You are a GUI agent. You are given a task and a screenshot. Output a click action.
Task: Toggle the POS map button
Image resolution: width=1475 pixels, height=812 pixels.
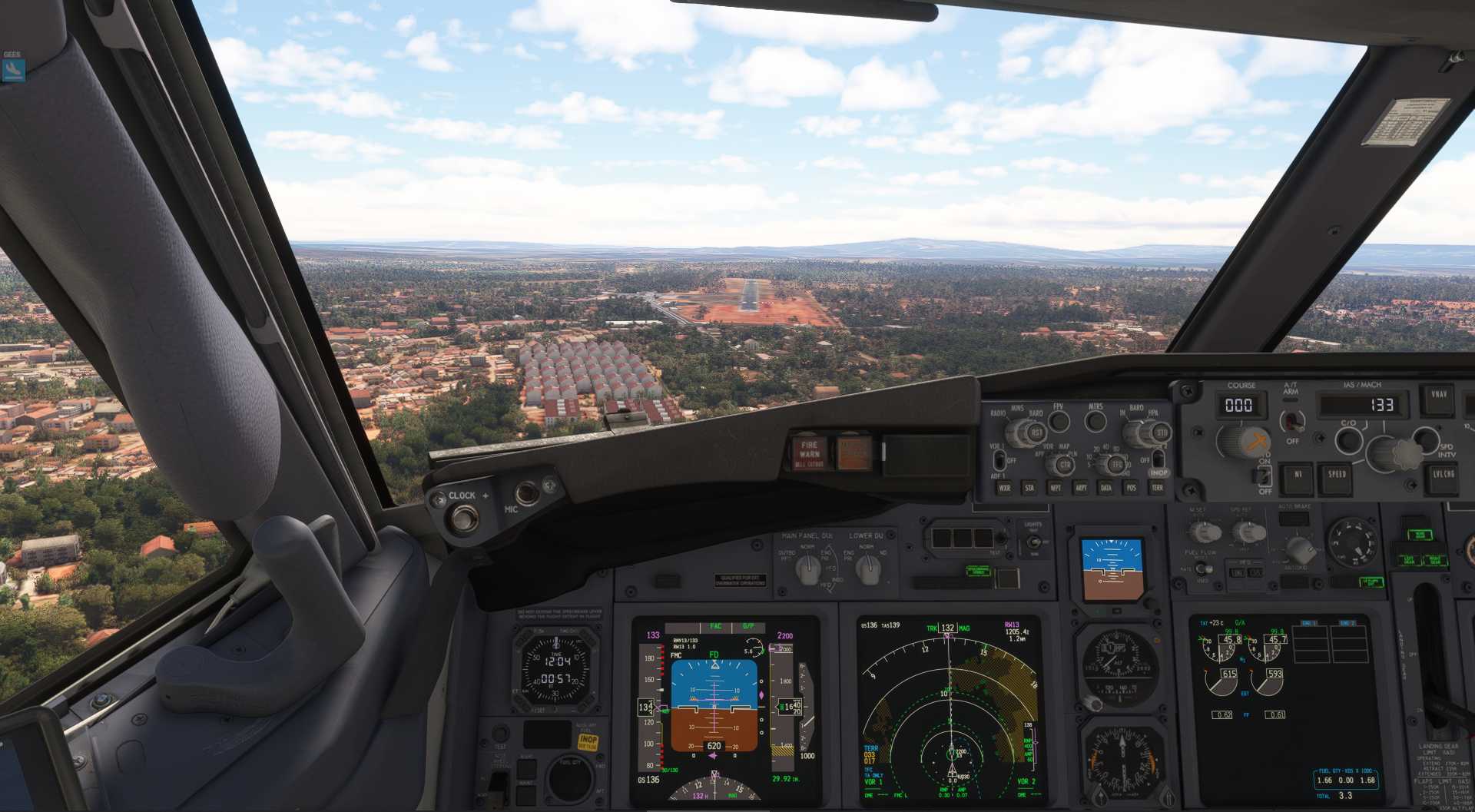(x=1131, y=487)
